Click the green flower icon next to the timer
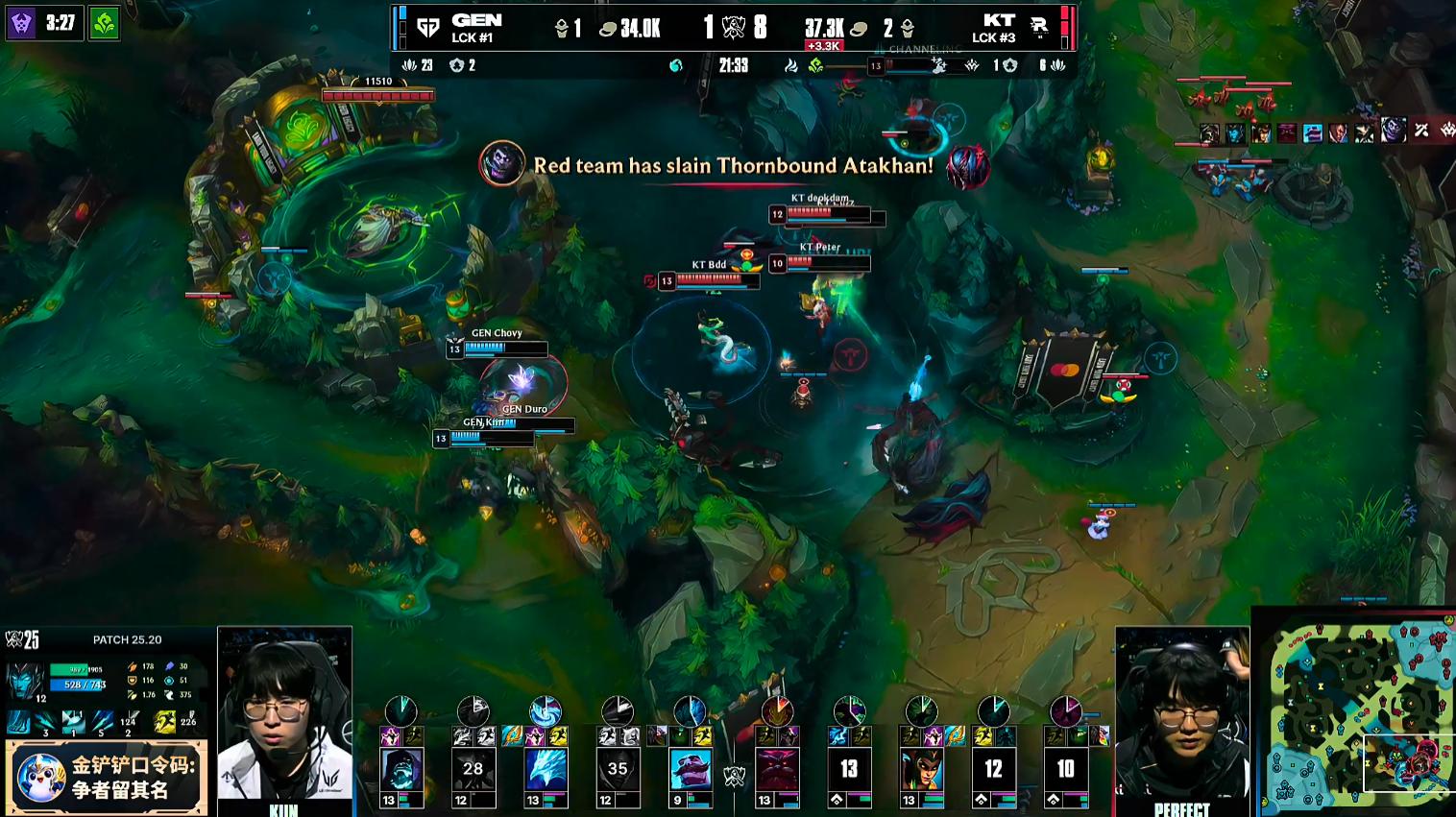 click(x=104, y=23)
